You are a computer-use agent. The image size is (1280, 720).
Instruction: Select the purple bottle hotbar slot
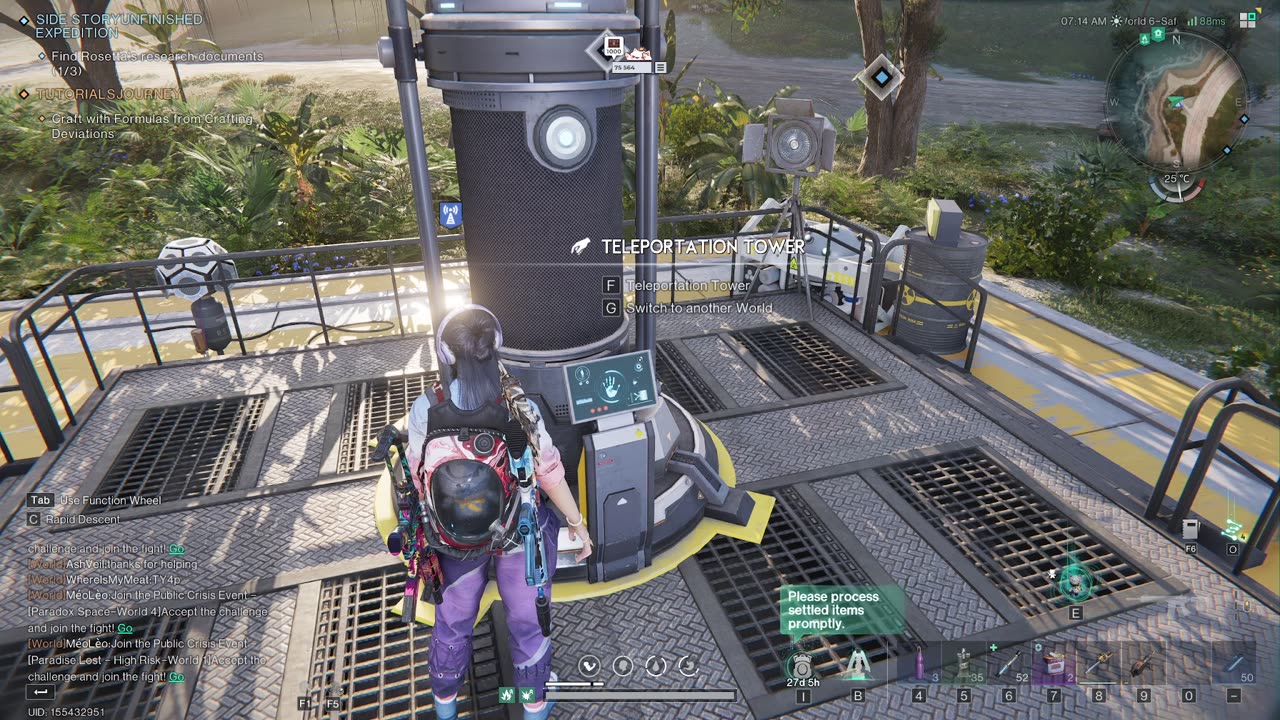tap(919, 663)
